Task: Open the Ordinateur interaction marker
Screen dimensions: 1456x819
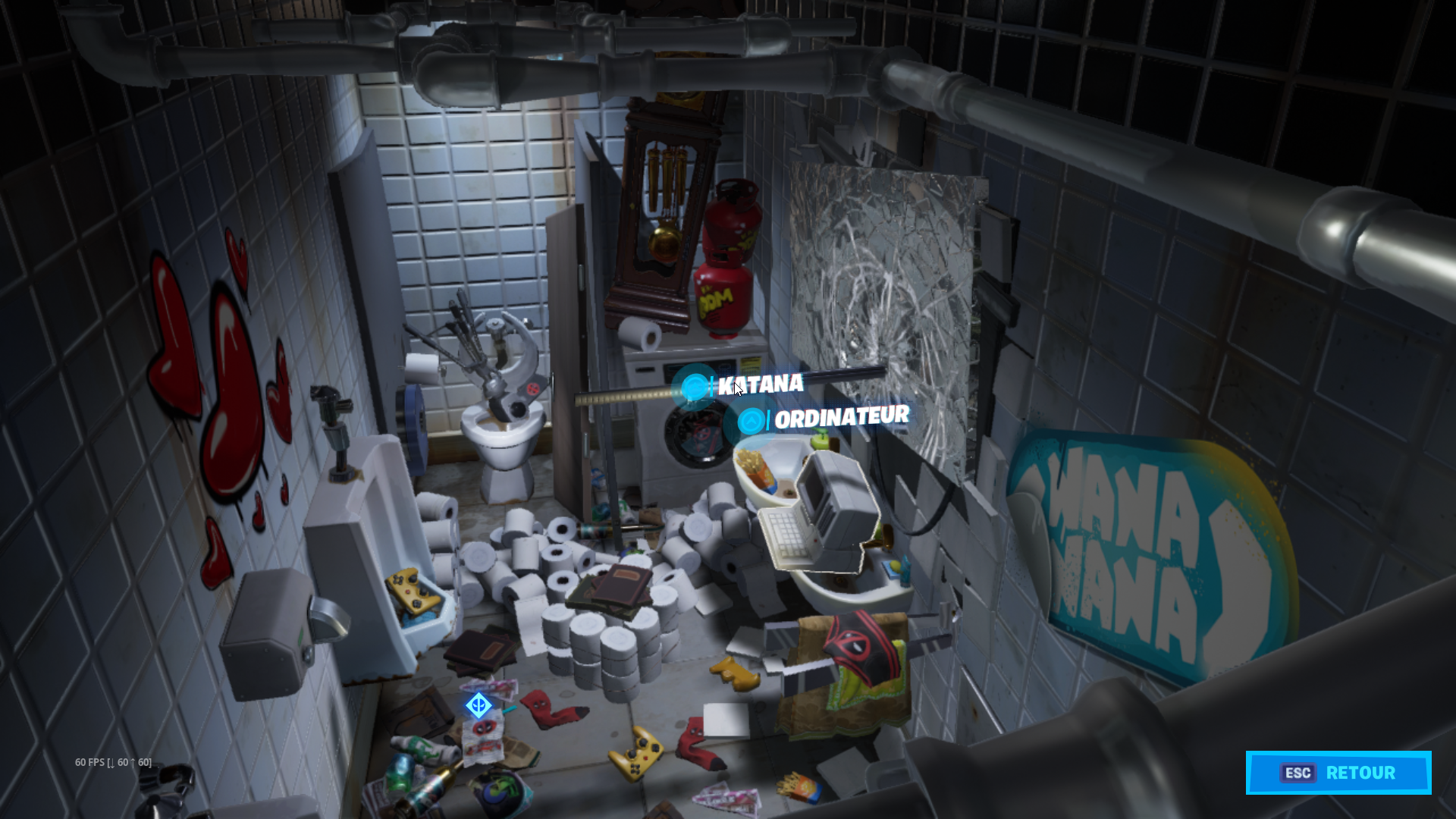Action: [x=751, y=421]
